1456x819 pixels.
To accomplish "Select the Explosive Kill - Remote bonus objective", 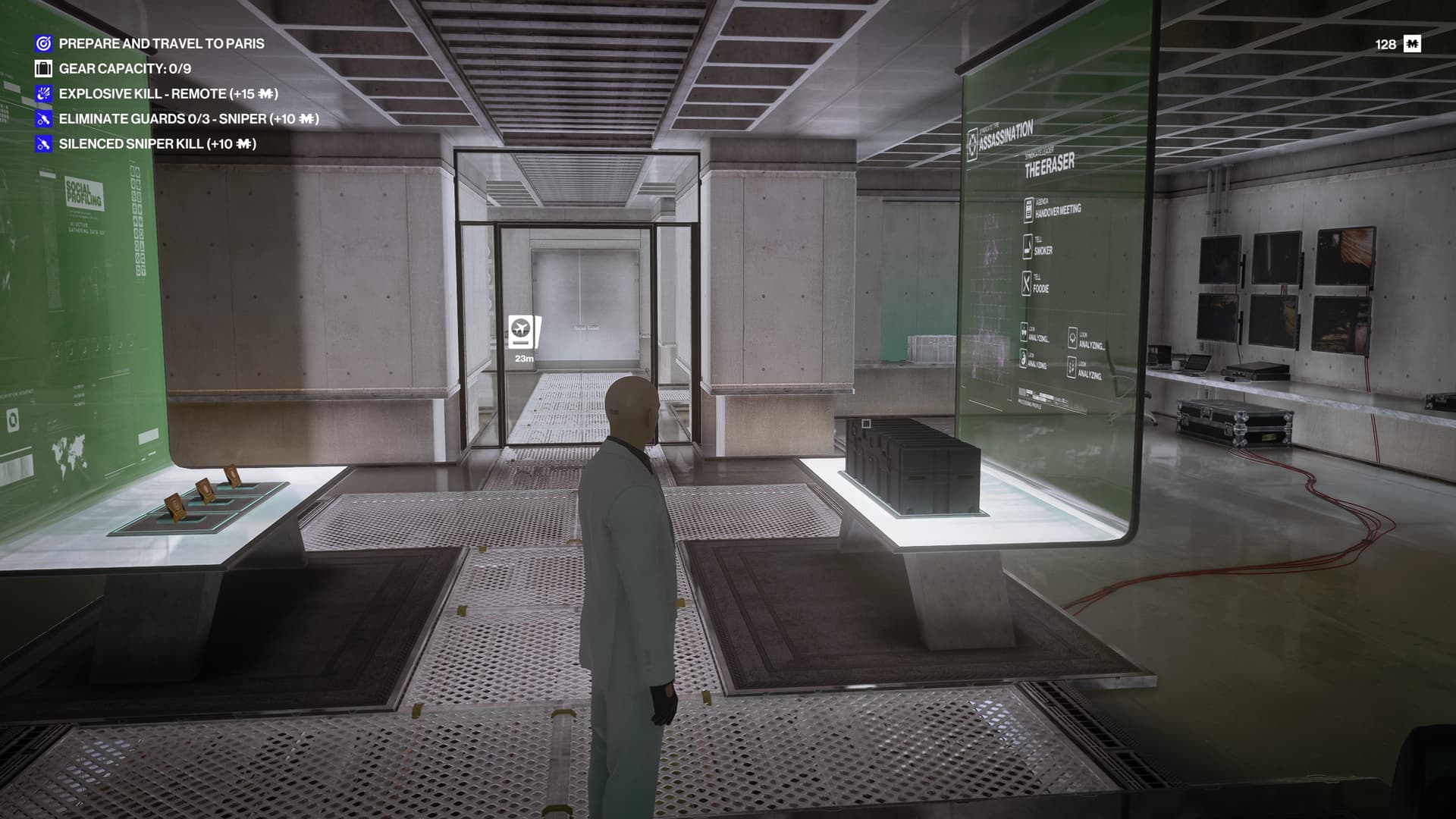I will tap(168, 94).
